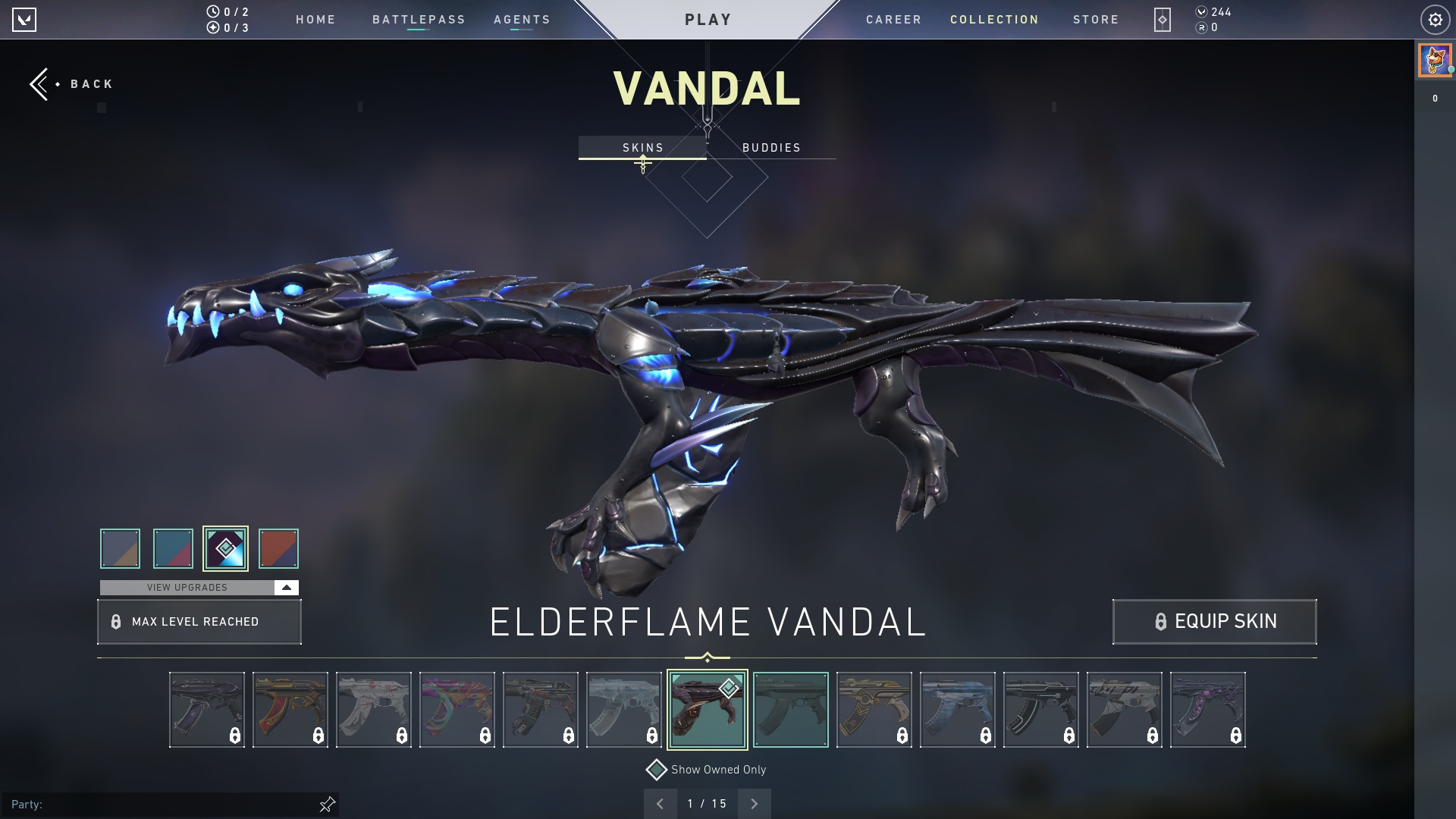Go to next skin page with right arrow
The width and height of the screenshot is (1456, 819).
(x=754, y=803)
